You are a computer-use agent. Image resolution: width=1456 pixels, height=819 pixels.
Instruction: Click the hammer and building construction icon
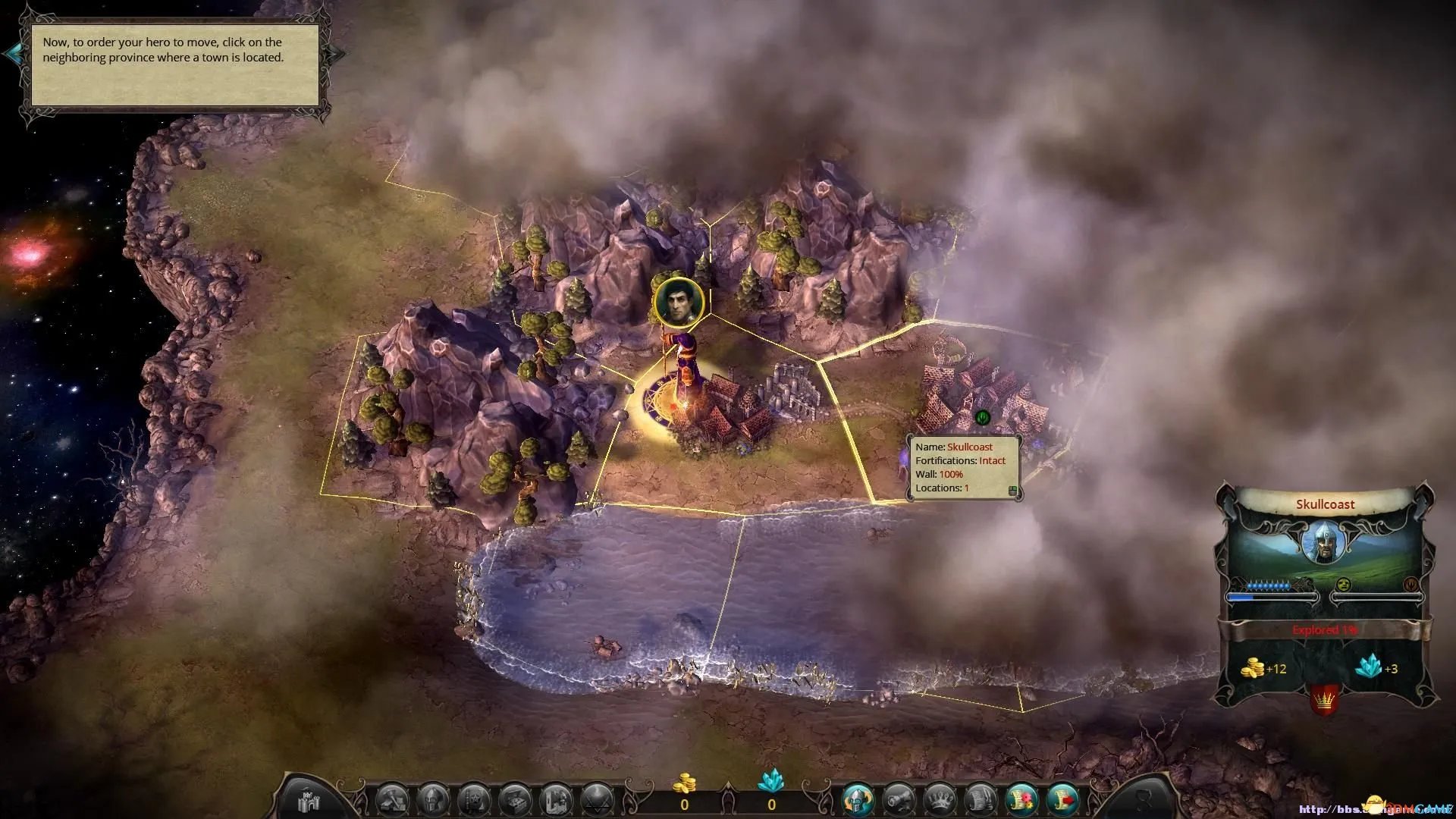click(x=393, y=799)
